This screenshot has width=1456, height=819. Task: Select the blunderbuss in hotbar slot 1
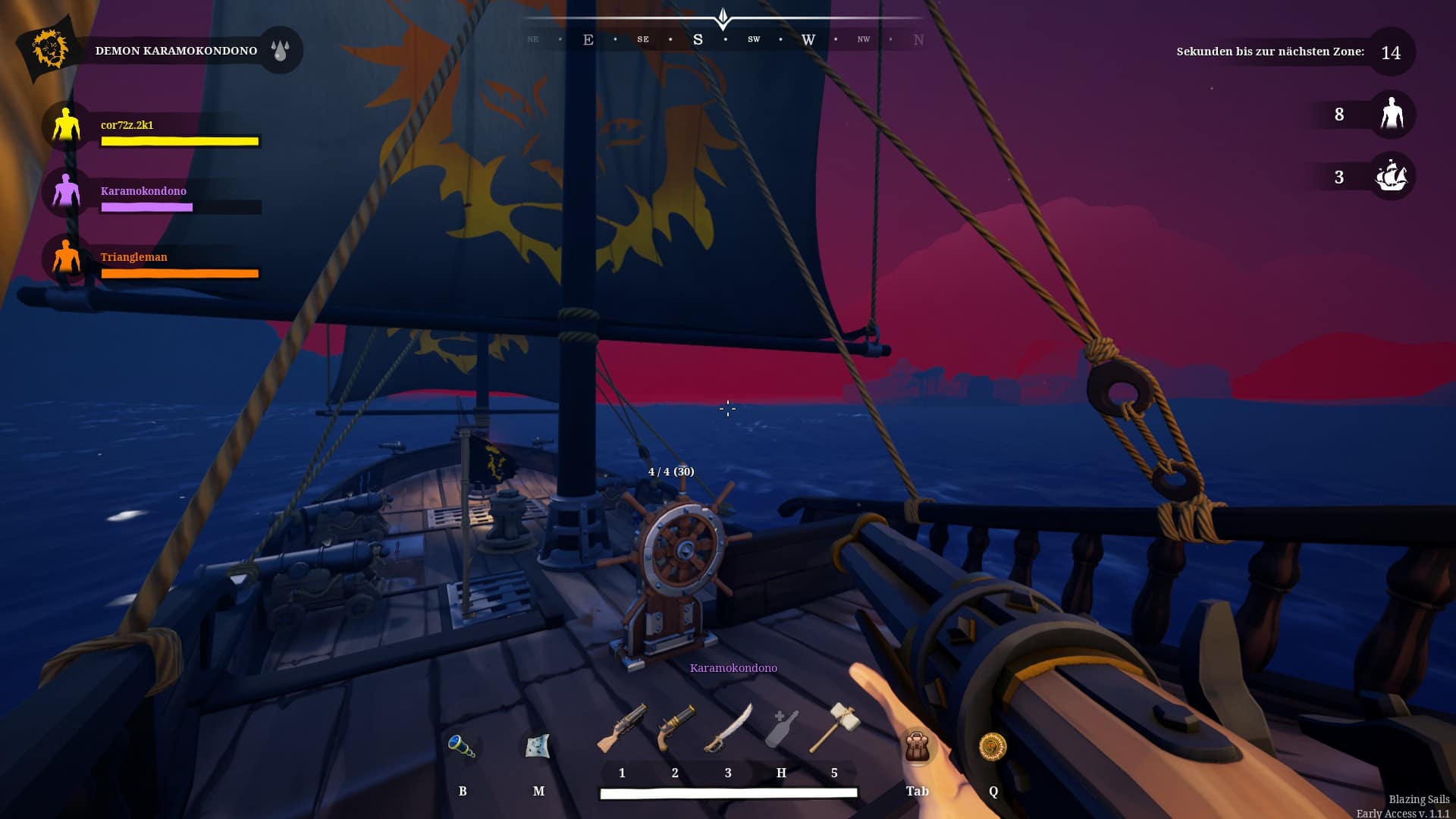[622, 730]
